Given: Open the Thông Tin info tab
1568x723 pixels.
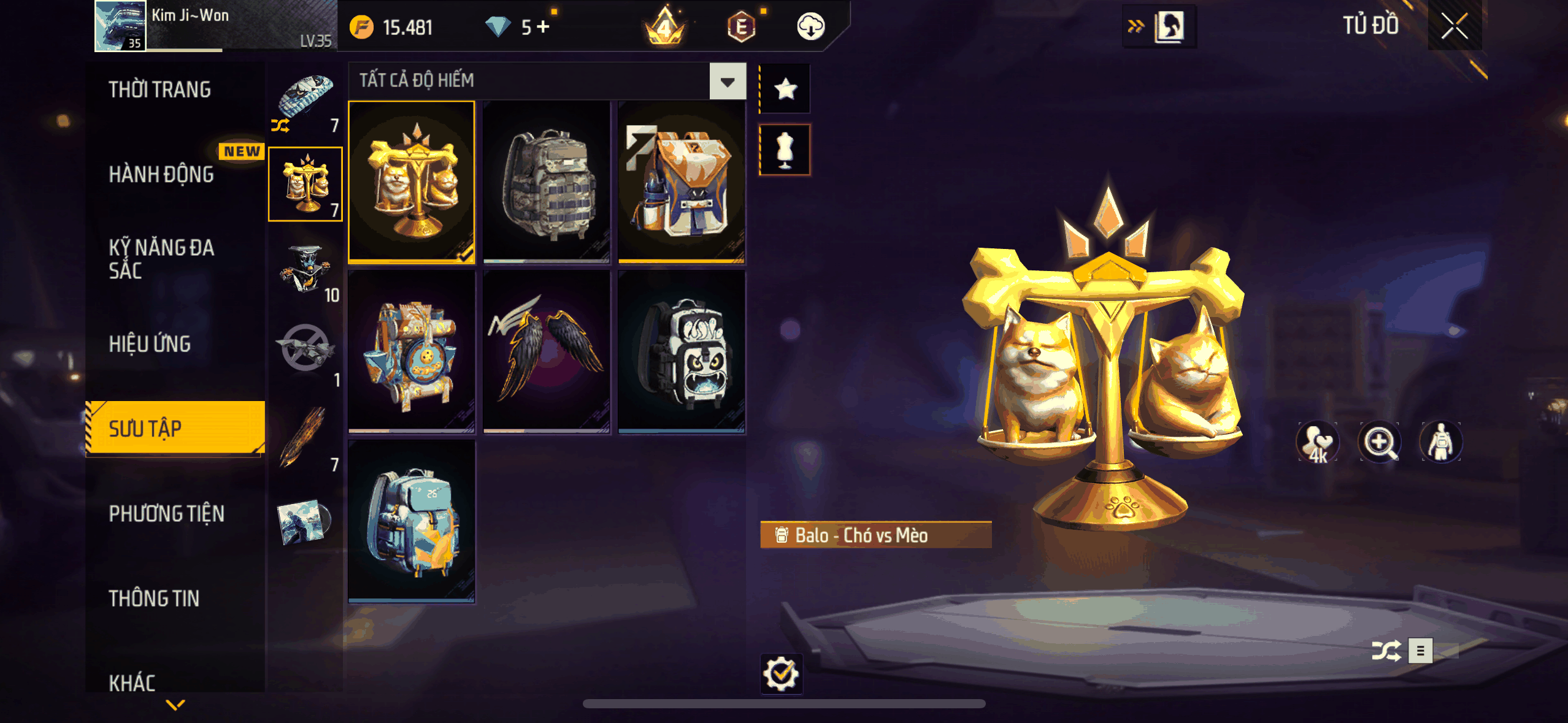Looking at the screenshot, I should tap(154, 598).
